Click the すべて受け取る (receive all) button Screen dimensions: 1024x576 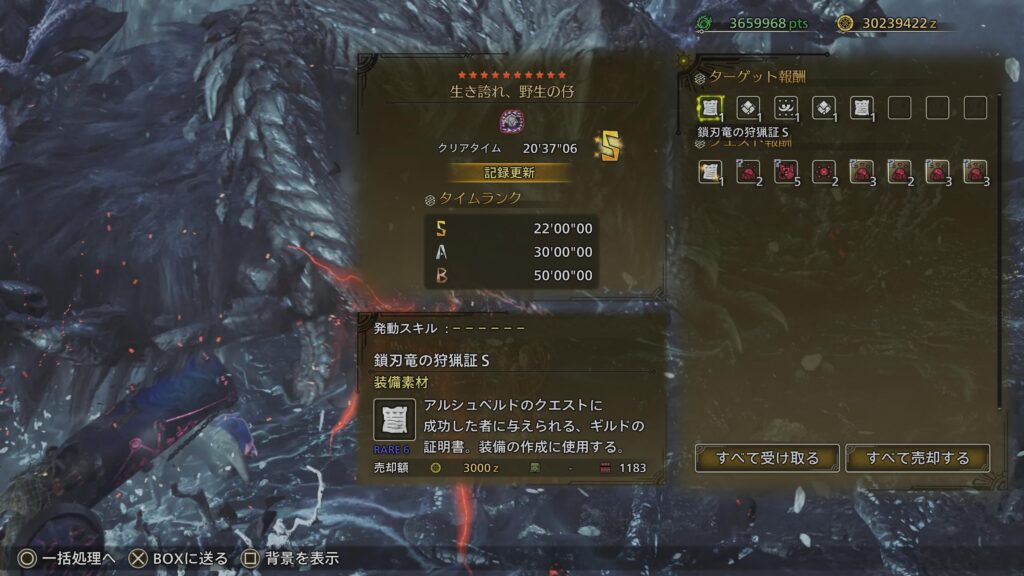pos(767,458)
